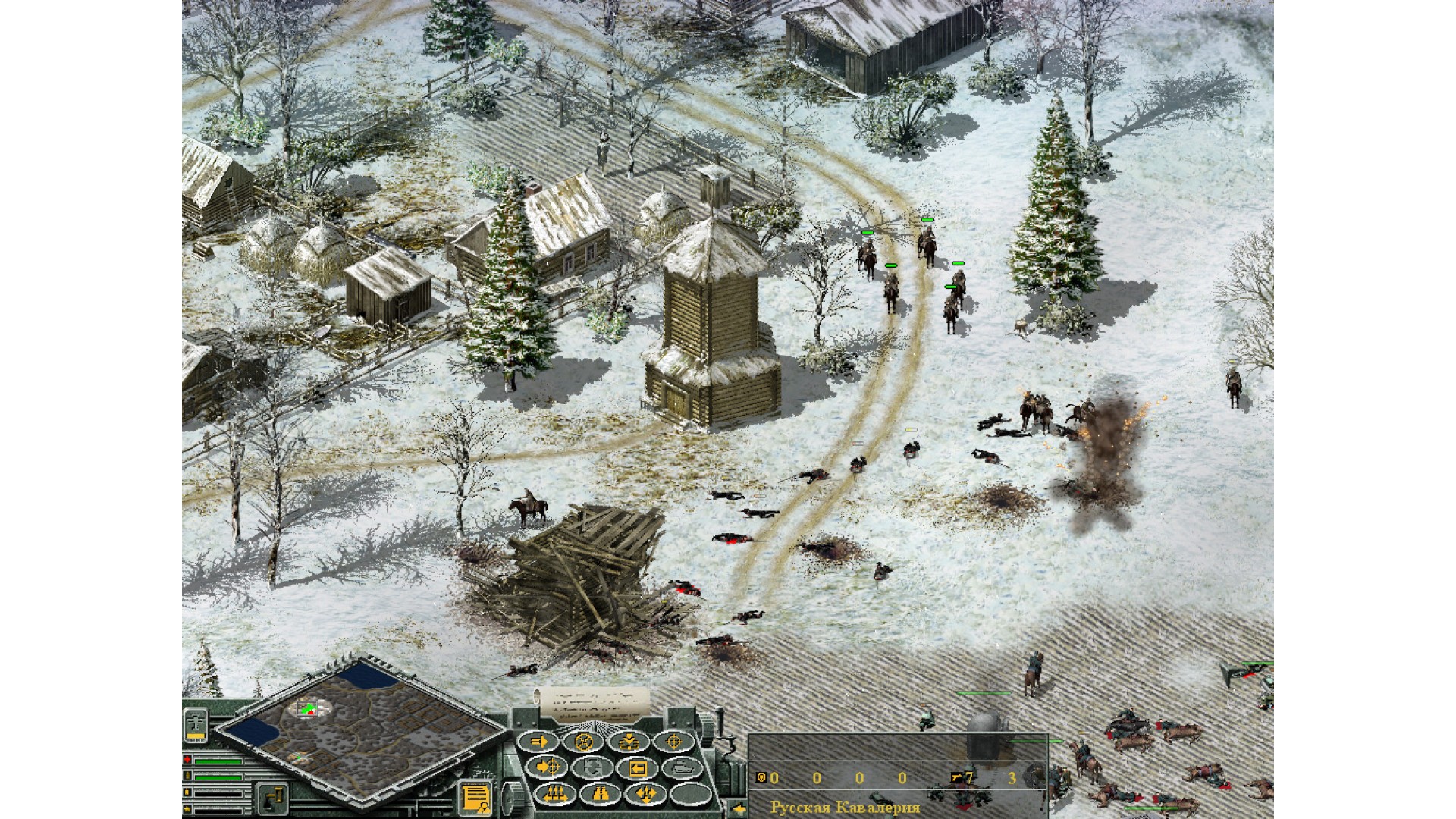This screenshot has height=819, width=1456.
Task: Click the aircraft support button
Action: tap(196, 725)
